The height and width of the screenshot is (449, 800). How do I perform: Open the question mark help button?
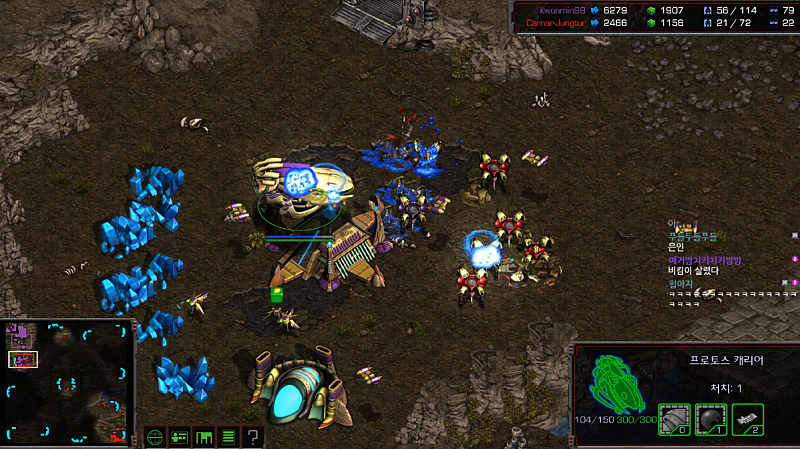pyautogui.click(x=253, y=436)
